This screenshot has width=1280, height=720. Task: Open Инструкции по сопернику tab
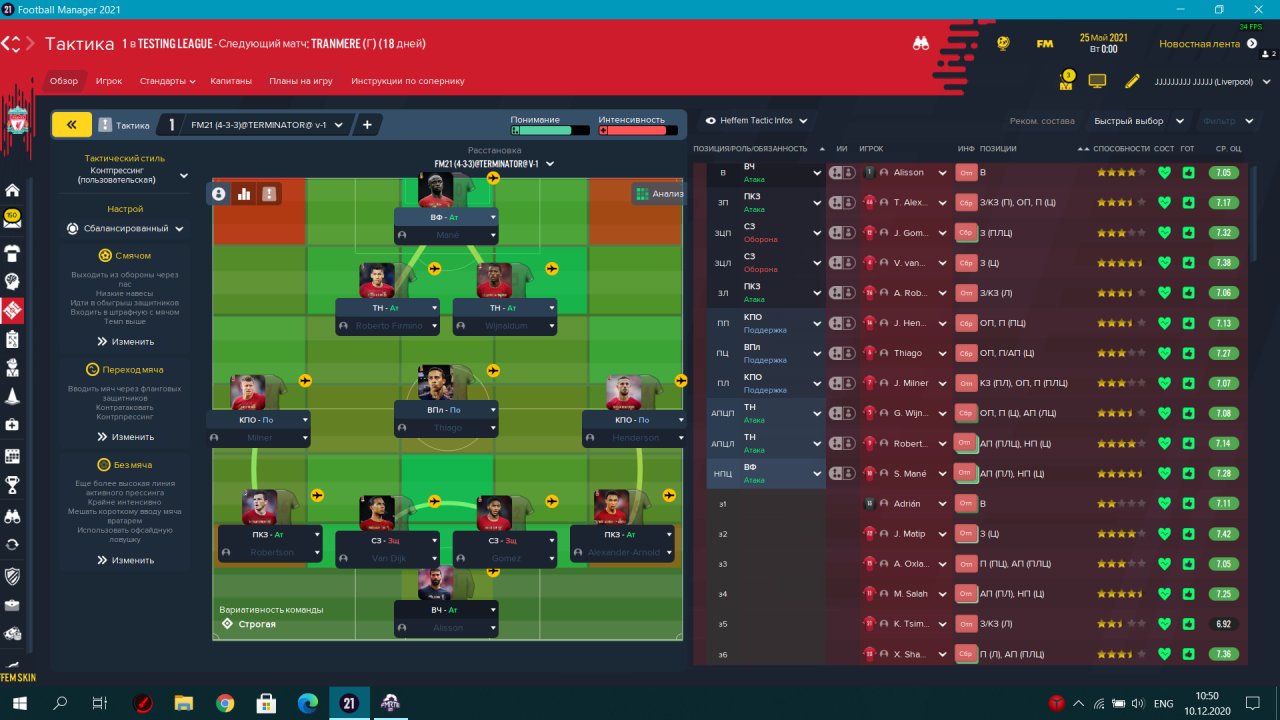point(408,81)
